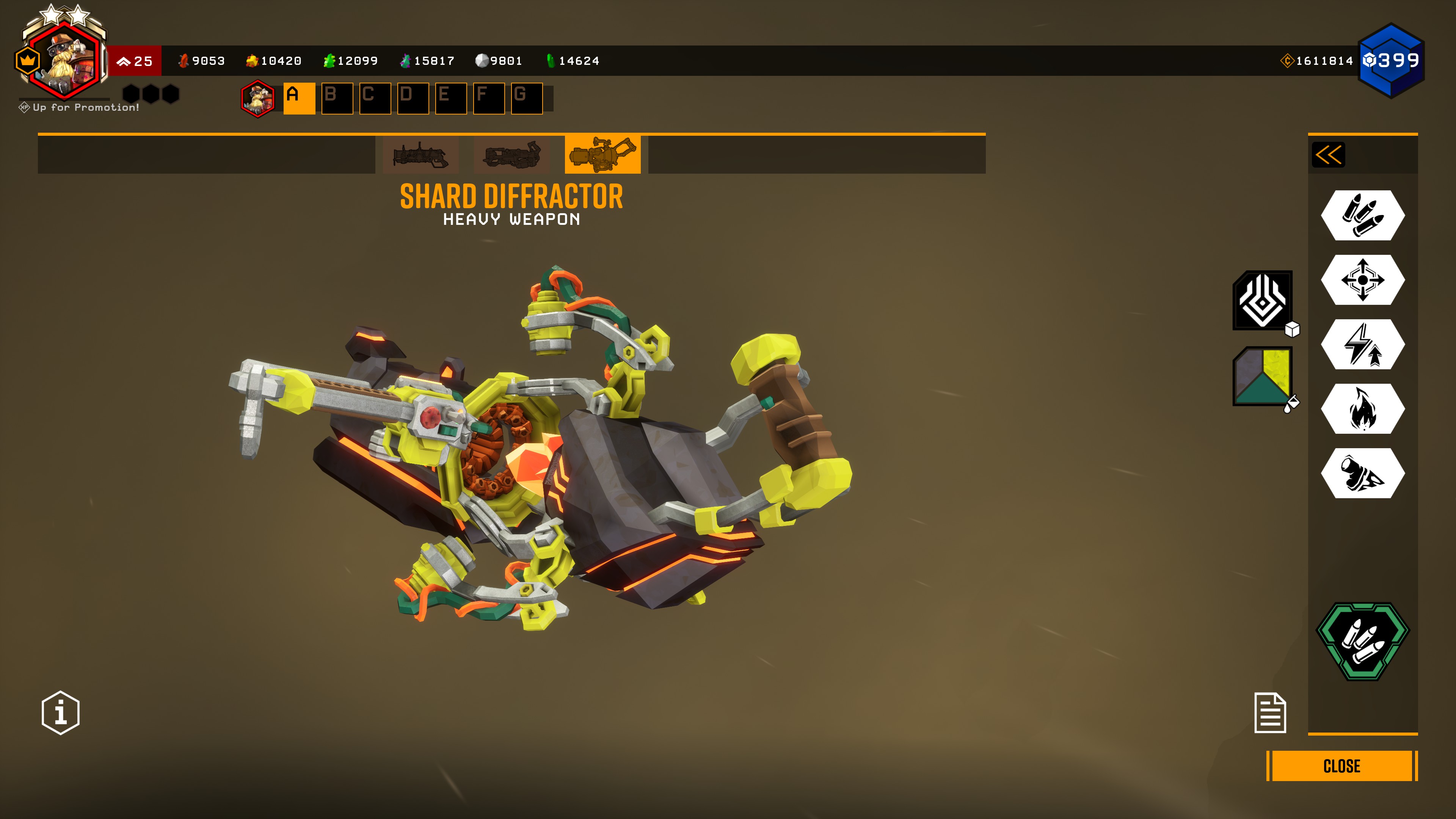Image resolution: width=1456 pixels, height=819 pixels.
Task: Switch to loadout B
Action: tap(337, 98)
